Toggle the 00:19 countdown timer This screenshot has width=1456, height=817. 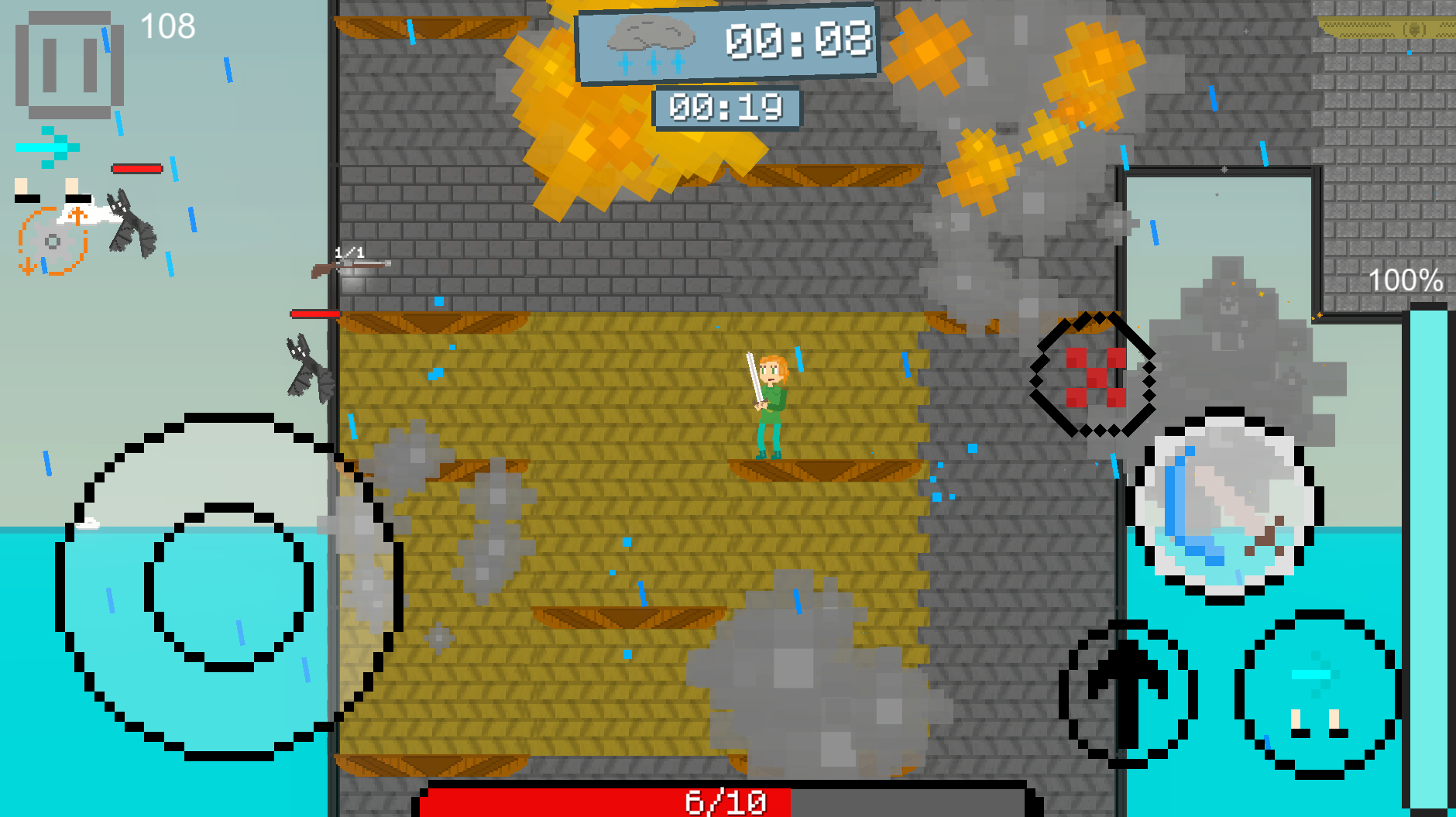[x=729, y=108]
